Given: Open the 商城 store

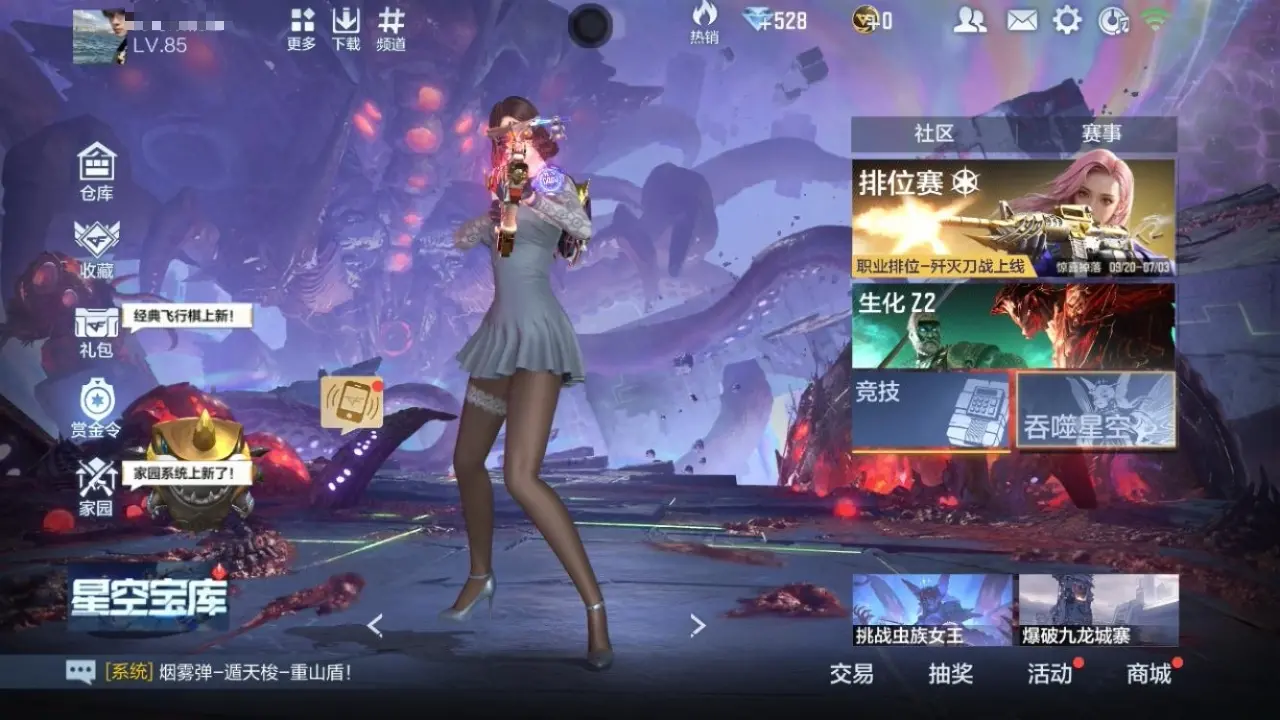Looking at the screenshot, I should [x=1149, y=674].
